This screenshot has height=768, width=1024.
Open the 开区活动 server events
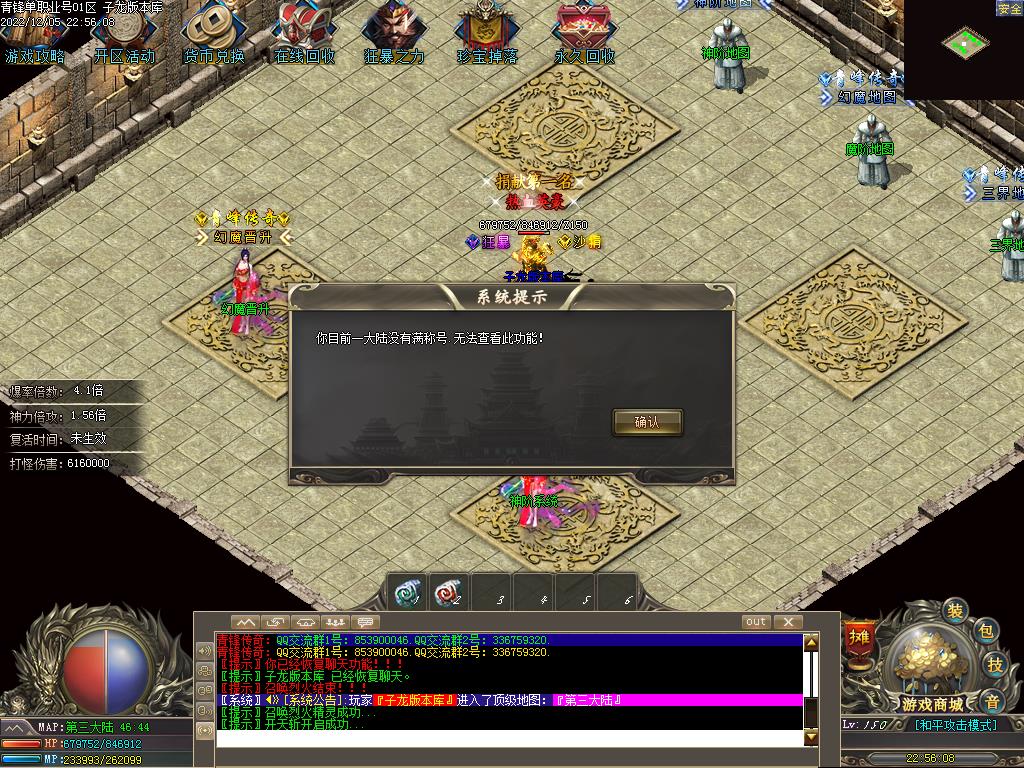[x=124, y=34]
